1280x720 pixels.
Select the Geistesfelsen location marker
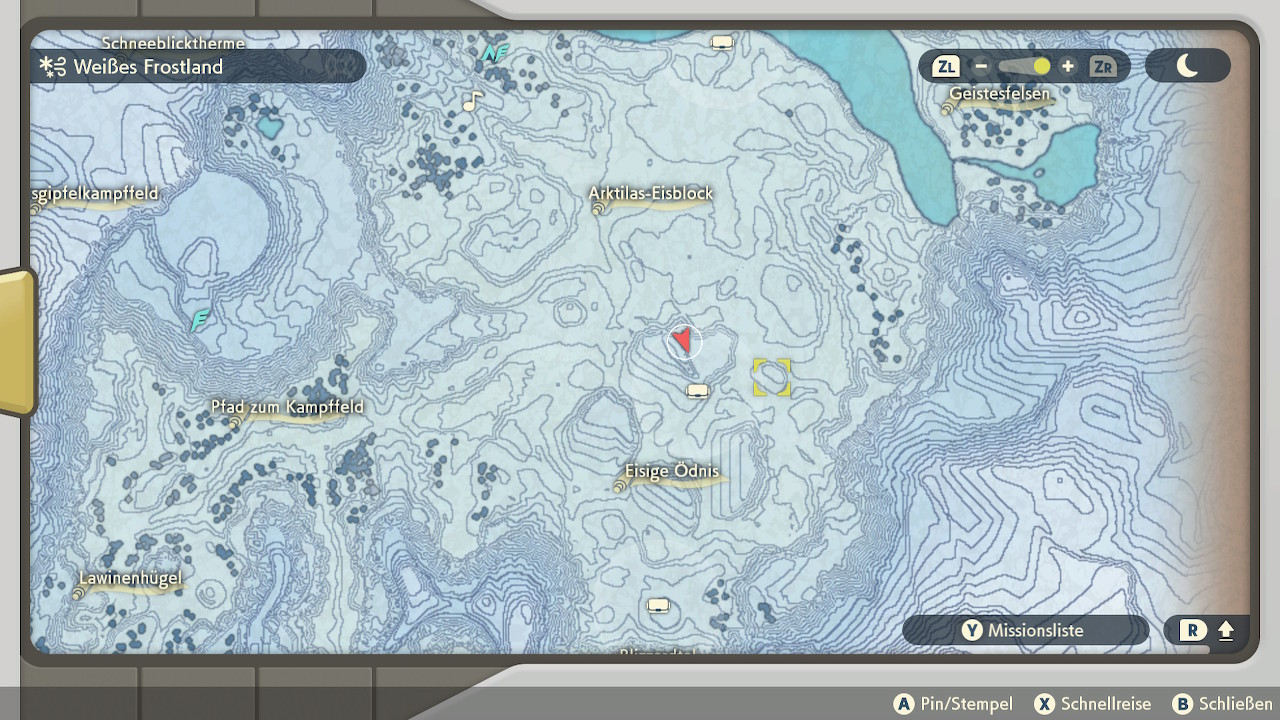947,108
